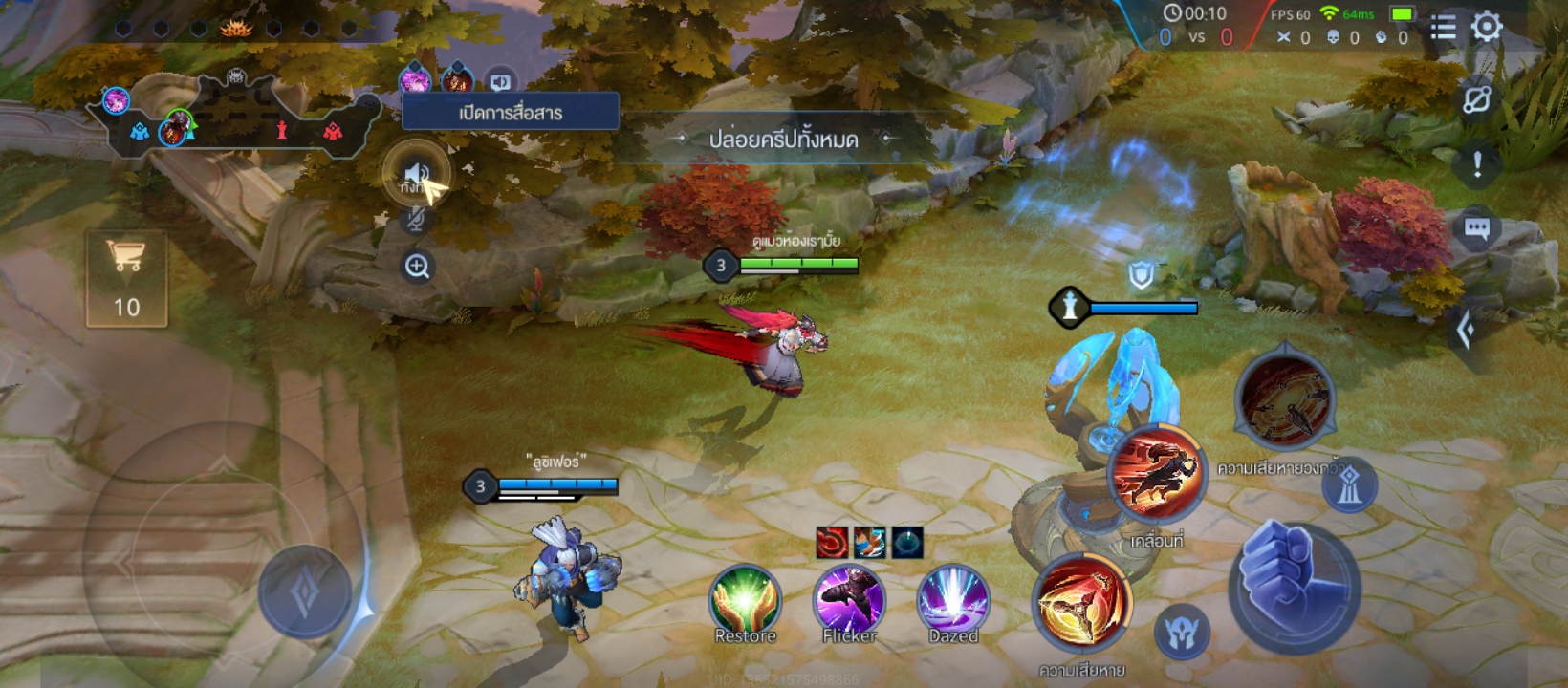Click the magnifier zoom button
The image size is (1568, 688).
(417, 267)
